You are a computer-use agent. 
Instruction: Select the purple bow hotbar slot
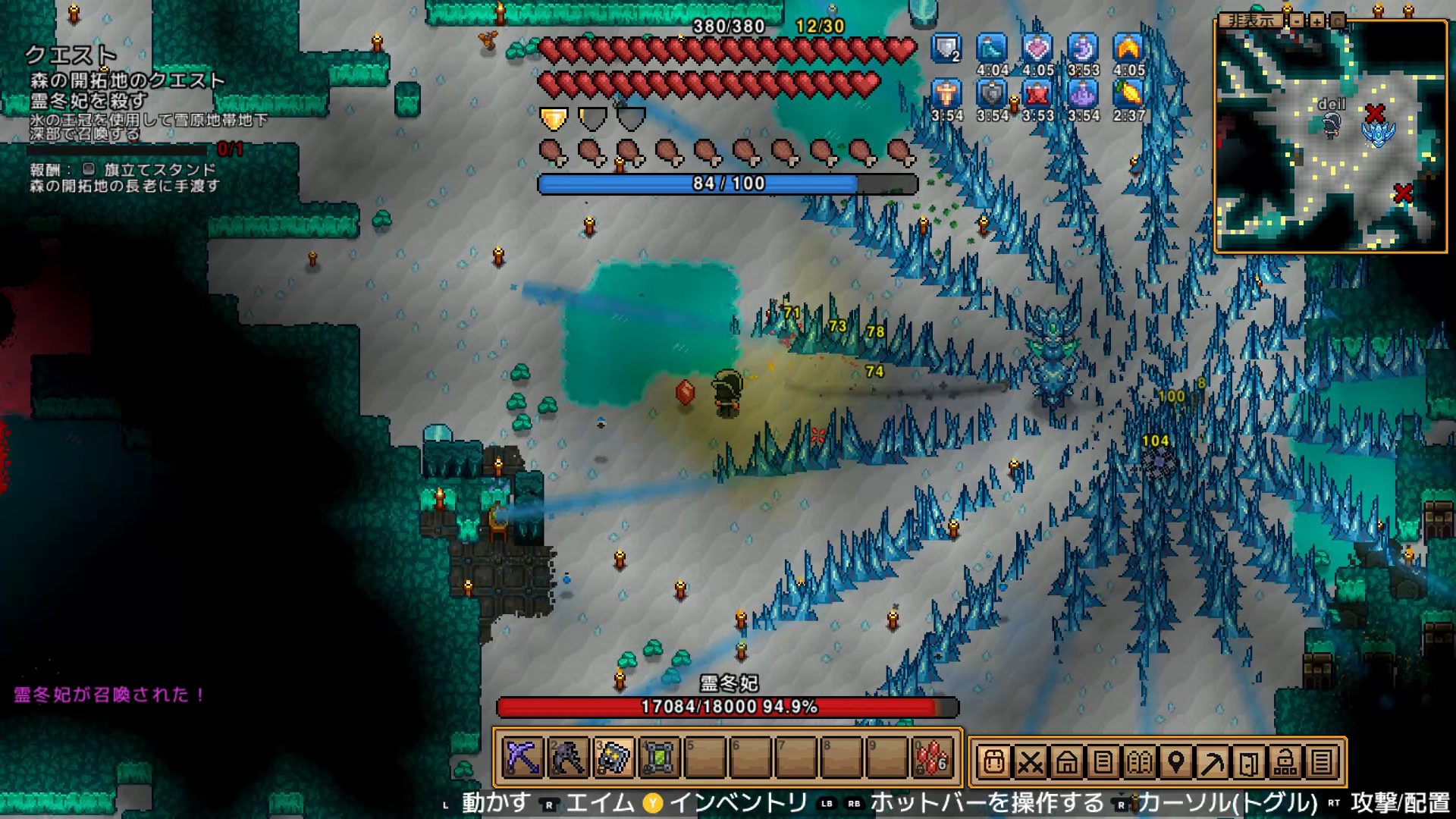522,758
